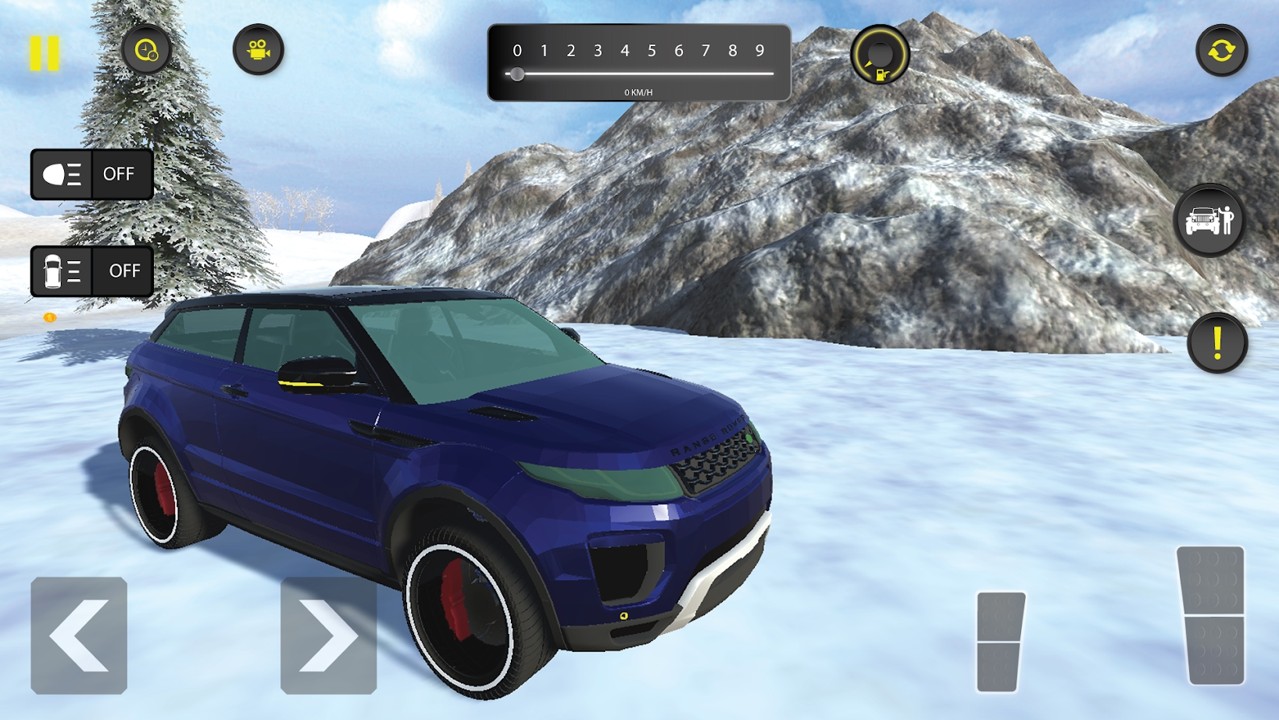
Task: Steer right with the right arrow button
Action: pos(328,635)
